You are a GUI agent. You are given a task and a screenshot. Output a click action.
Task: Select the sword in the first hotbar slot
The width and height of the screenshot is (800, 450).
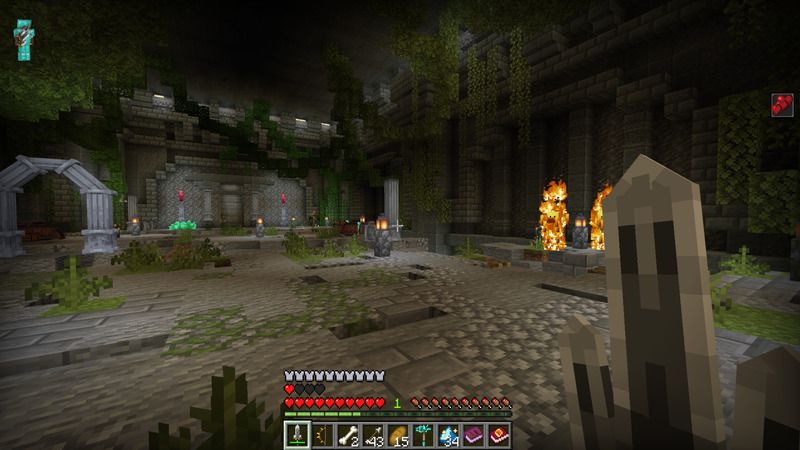[x=298, y=435]
